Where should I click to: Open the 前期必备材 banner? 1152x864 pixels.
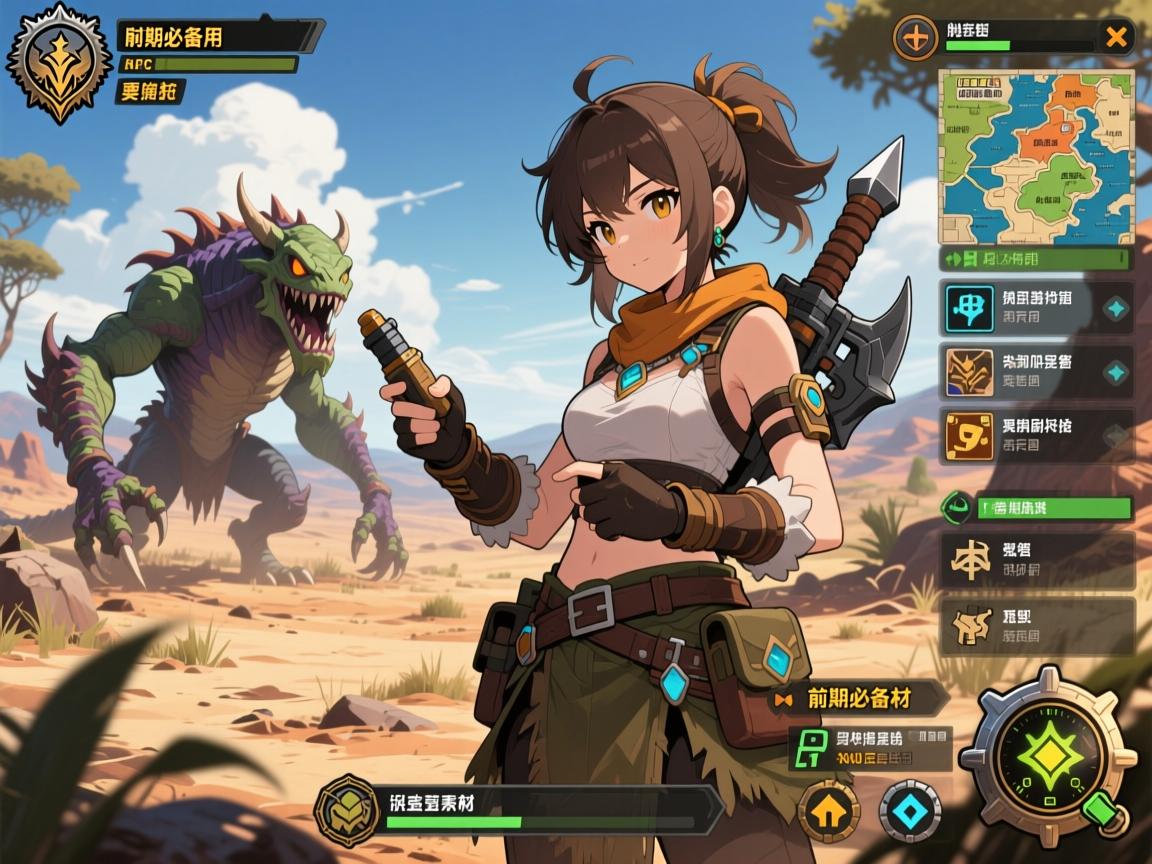pos(860,698)
